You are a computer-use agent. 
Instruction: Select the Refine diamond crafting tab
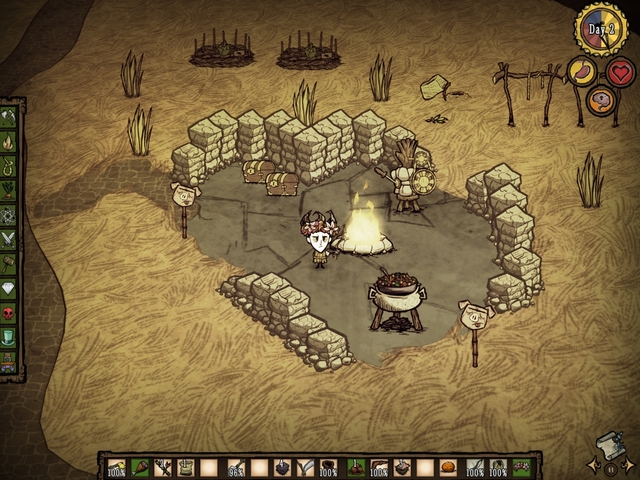[x=12, y=286]
